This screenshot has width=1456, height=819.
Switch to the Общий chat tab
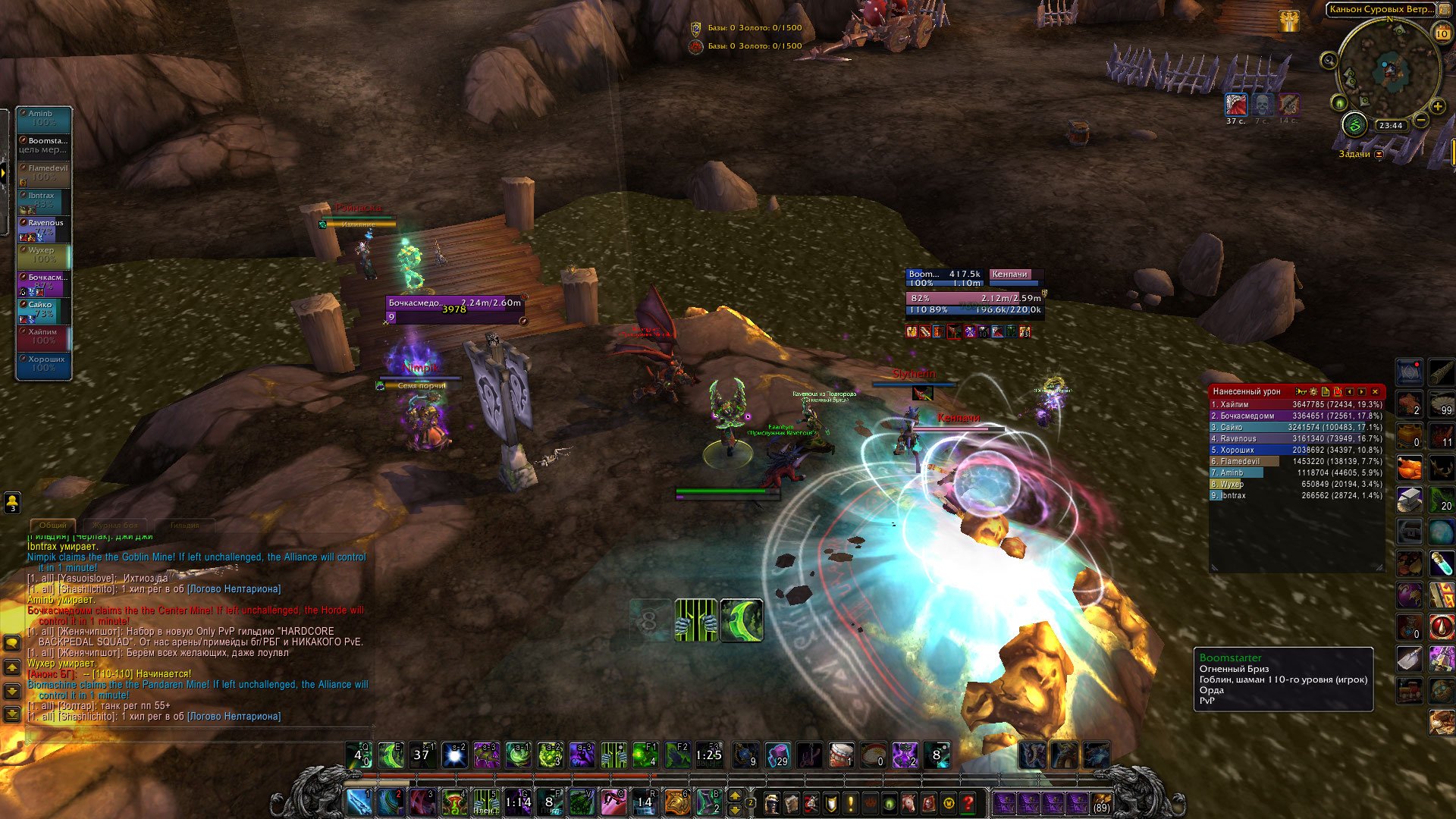coord(52,525)
